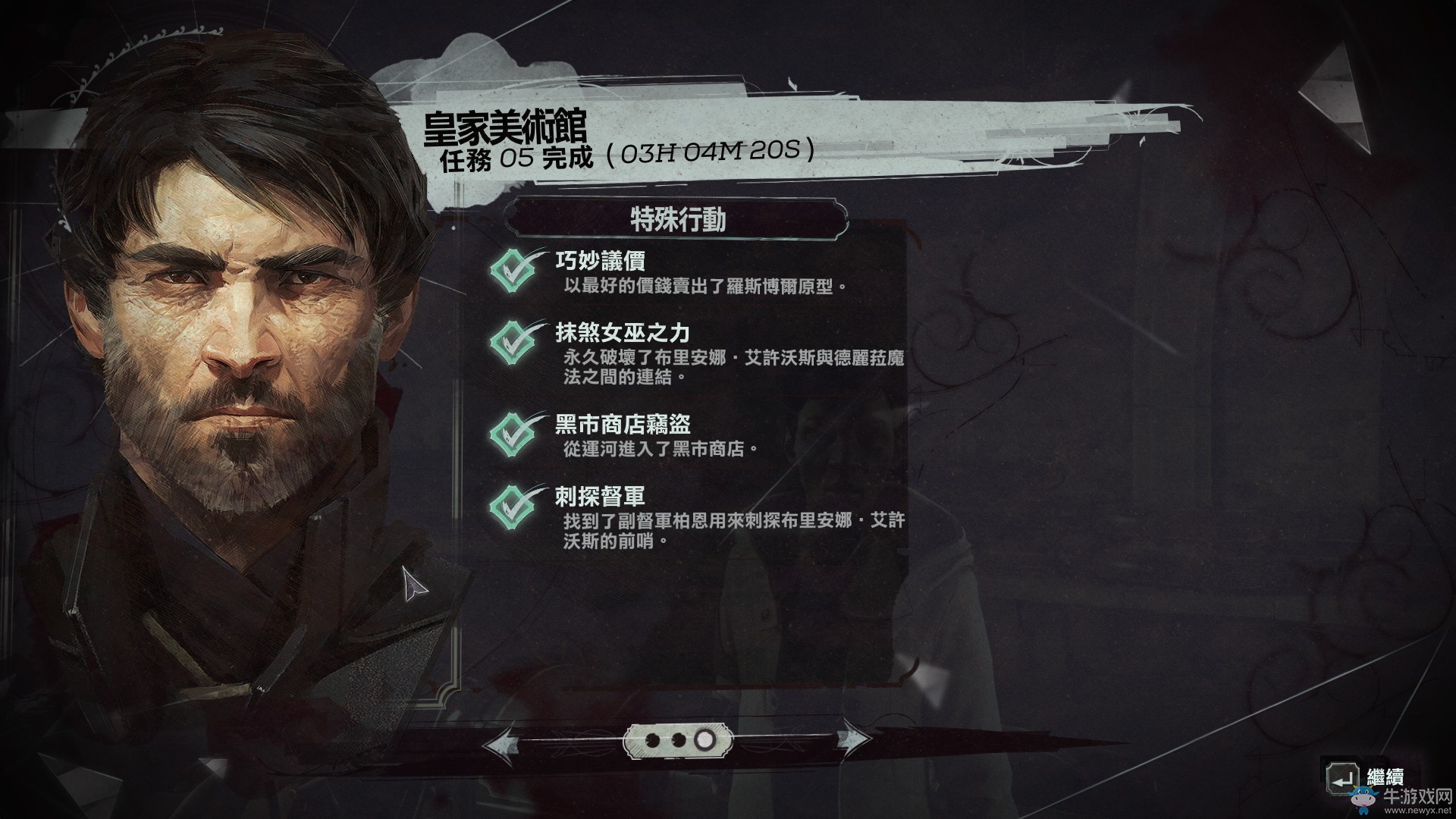Click the green checkmark icon beside 巧妙議價
This screenshot has width=1456, height=819.
pyautogui.click(x=515, y=269)
